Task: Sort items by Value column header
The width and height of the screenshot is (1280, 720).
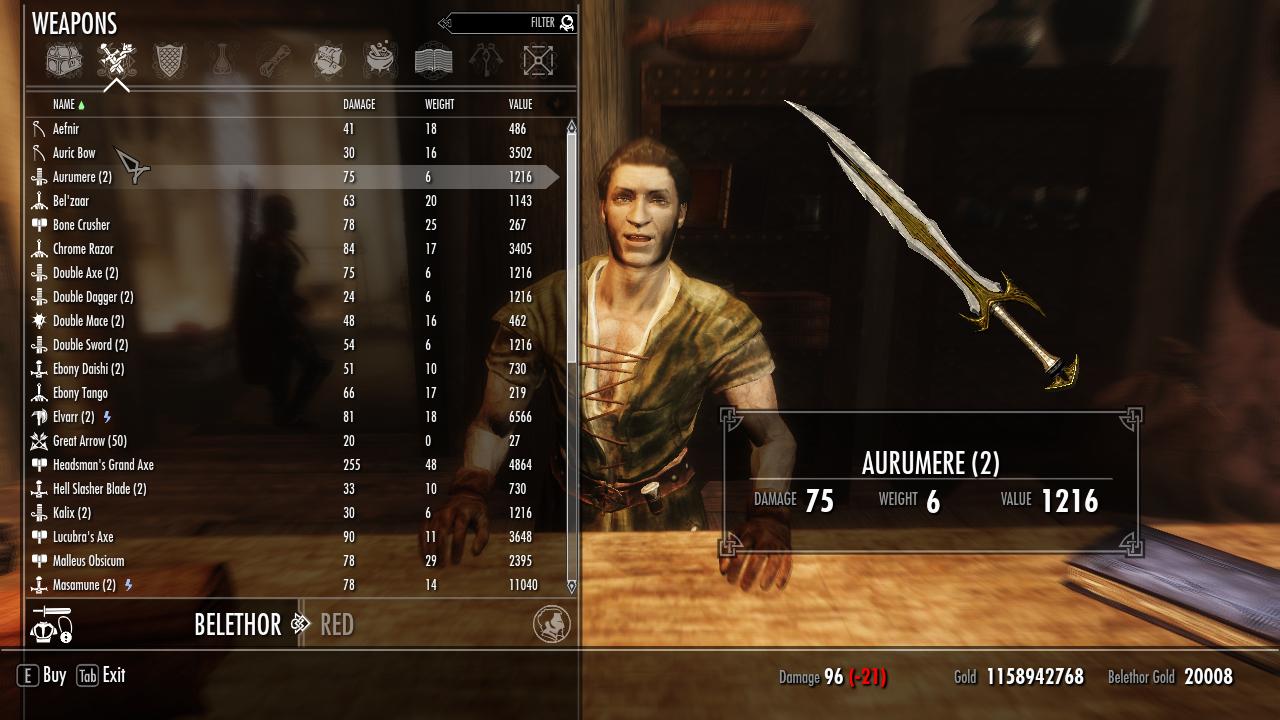Action: click(x=520, y=104)
